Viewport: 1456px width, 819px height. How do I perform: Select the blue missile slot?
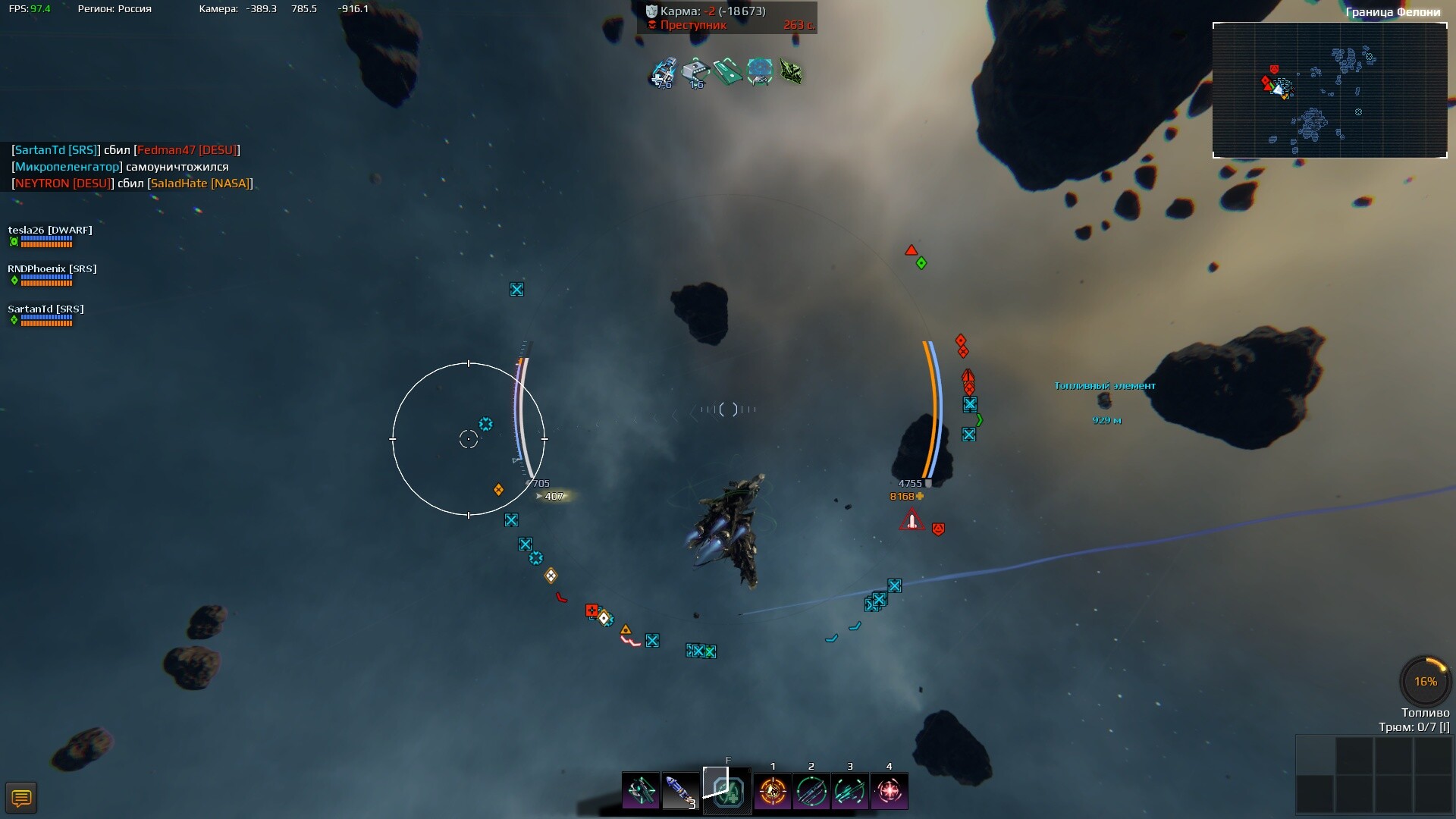(679, 791)
